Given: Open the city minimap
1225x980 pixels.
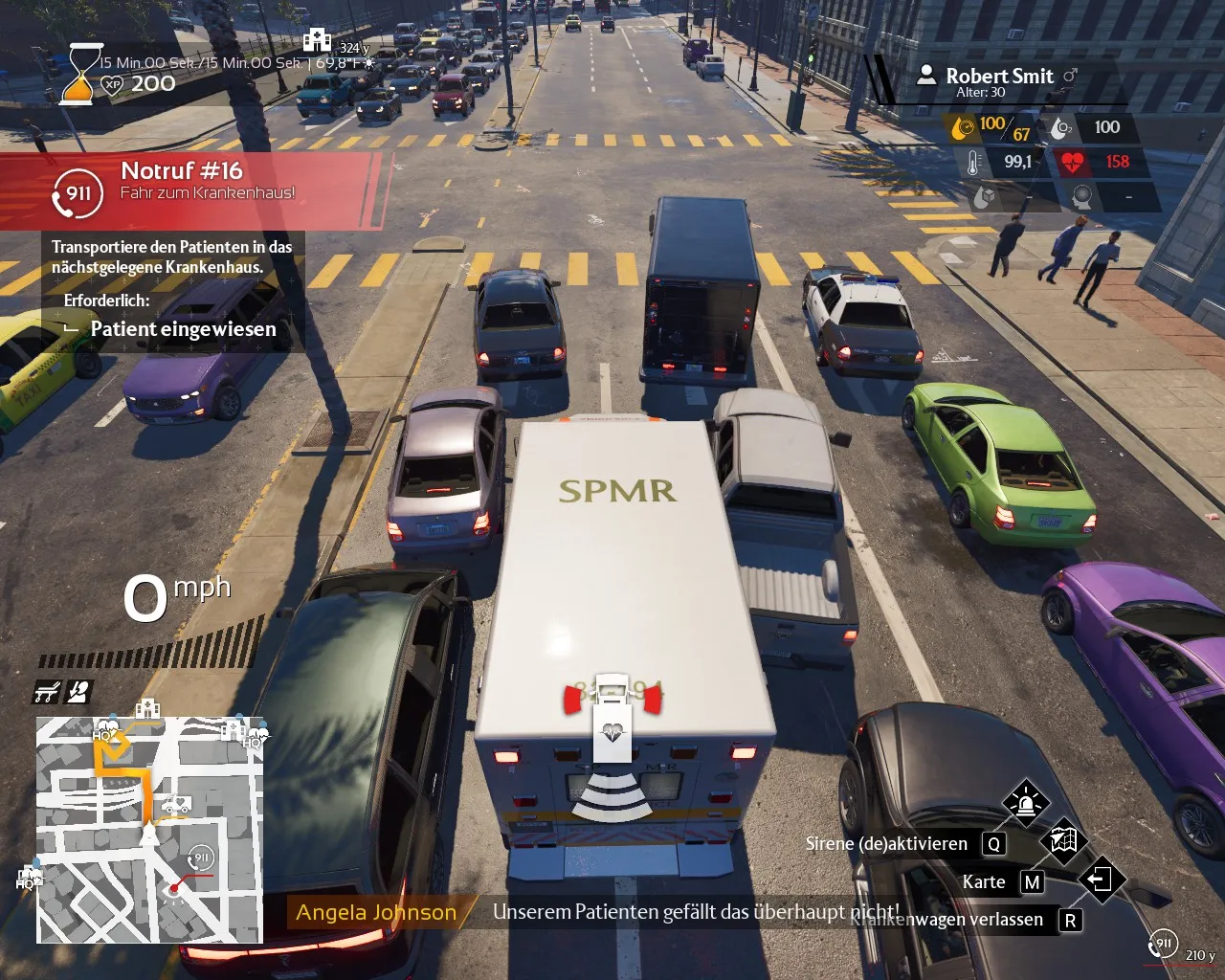Looking at the screenshot, I should (149, 829).
